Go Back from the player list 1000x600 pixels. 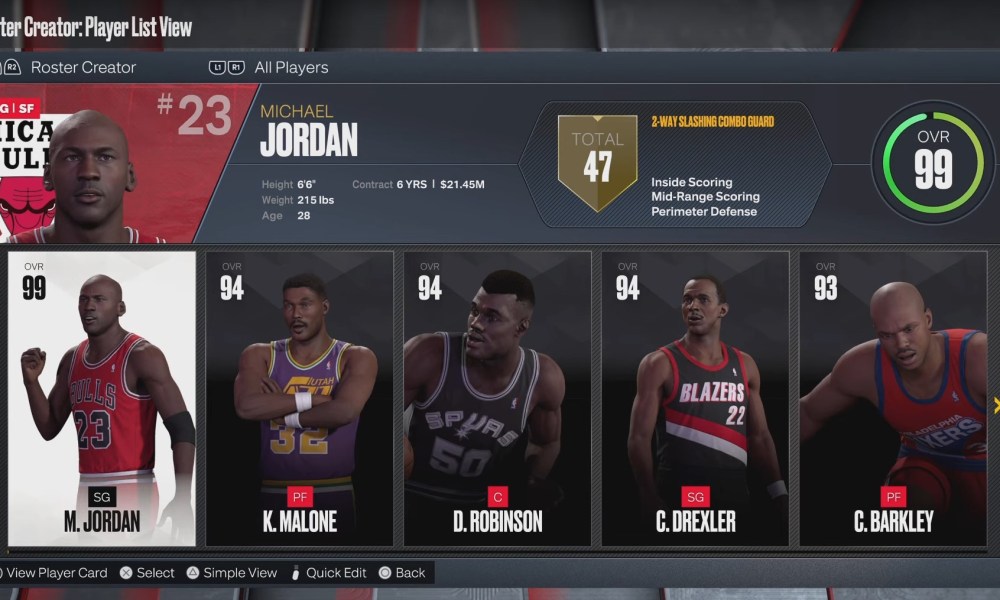click(410, 573)
